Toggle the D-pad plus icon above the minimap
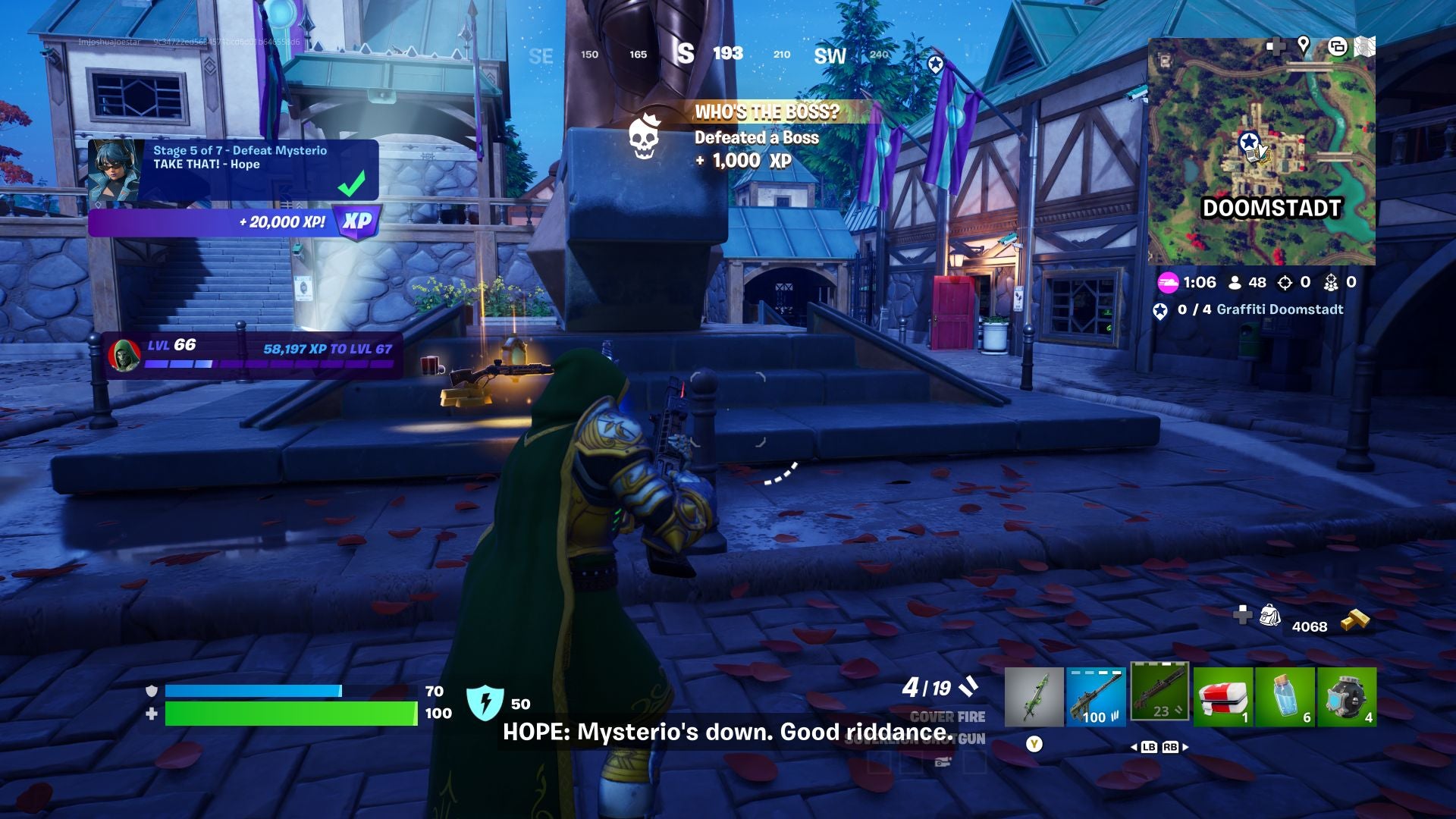Viewport: 1456px width, 819px height. pyautogui.click(x=1277, y=47)
